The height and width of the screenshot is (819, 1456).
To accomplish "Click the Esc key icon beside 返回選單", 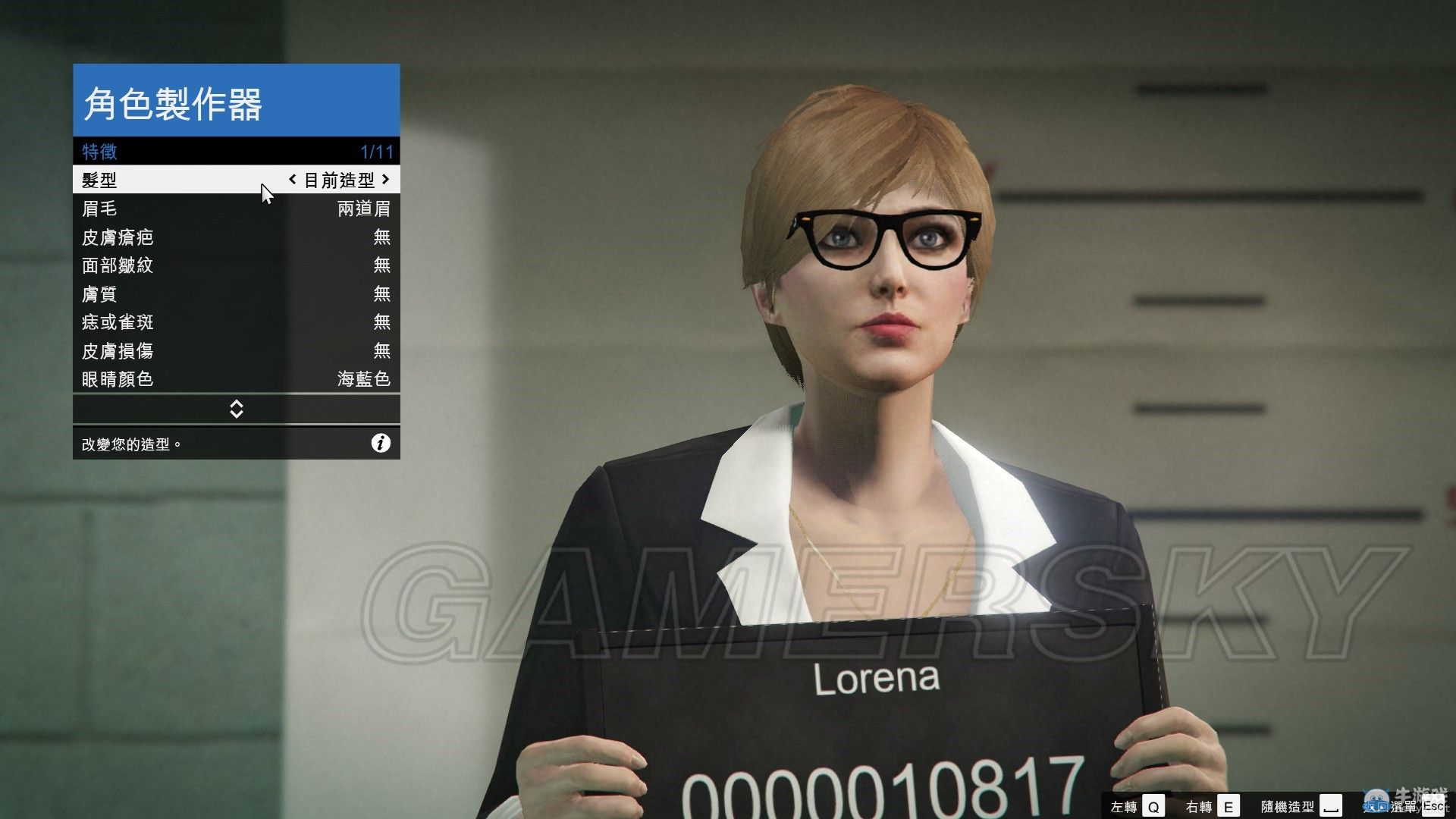I will [x=1436, y=806].
